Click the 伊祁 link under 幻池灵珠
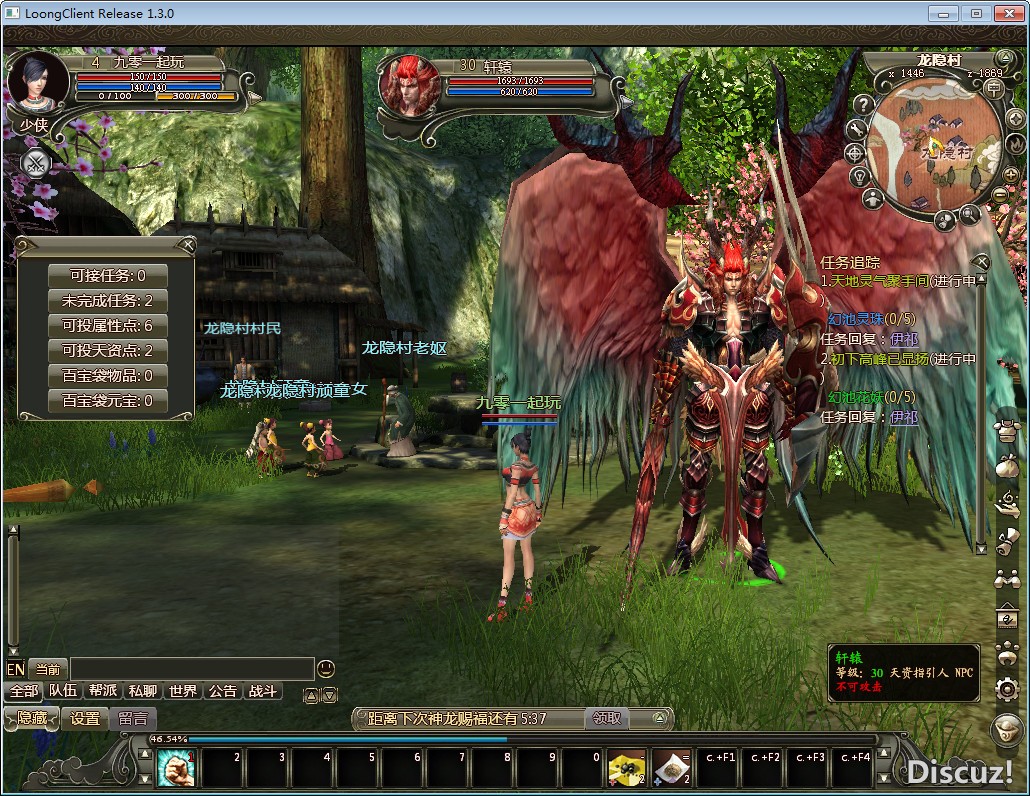This screenshot has height=796, width=1030. click(x=903, y=339)
